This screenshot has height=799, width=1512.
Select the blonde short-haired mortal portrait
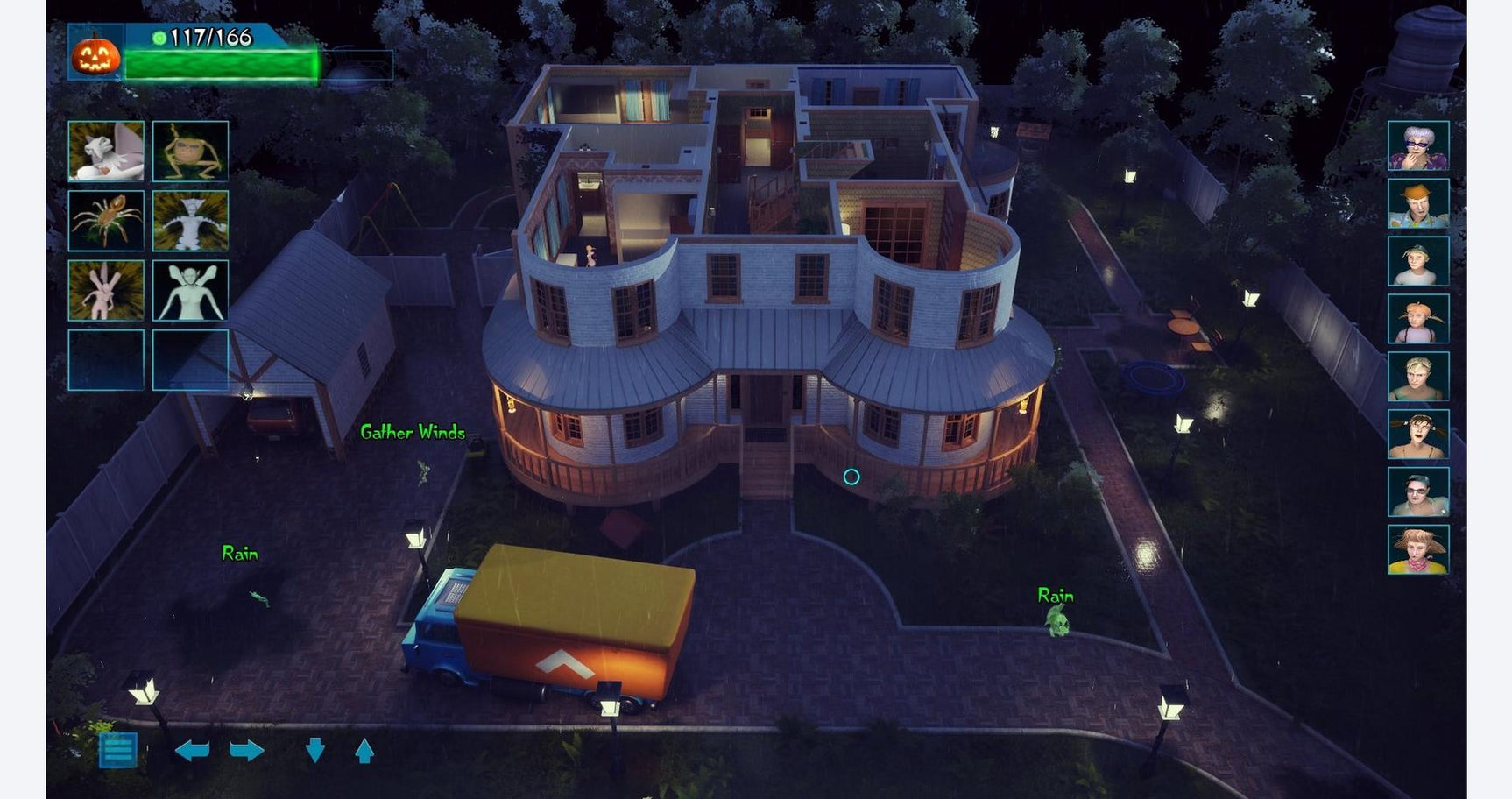coord(1418,377)
